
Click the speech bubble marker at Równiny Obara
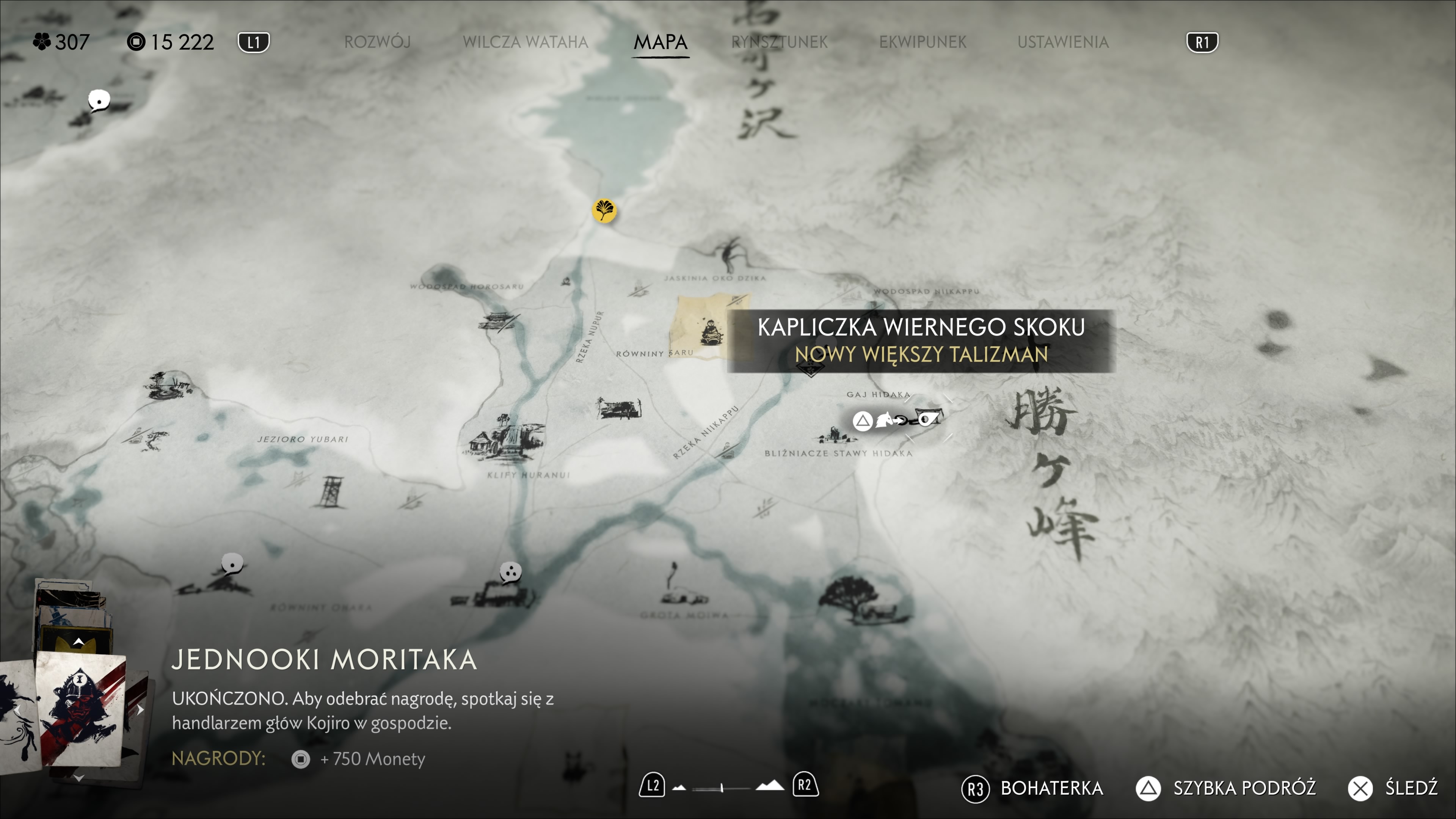coord(232,563)
